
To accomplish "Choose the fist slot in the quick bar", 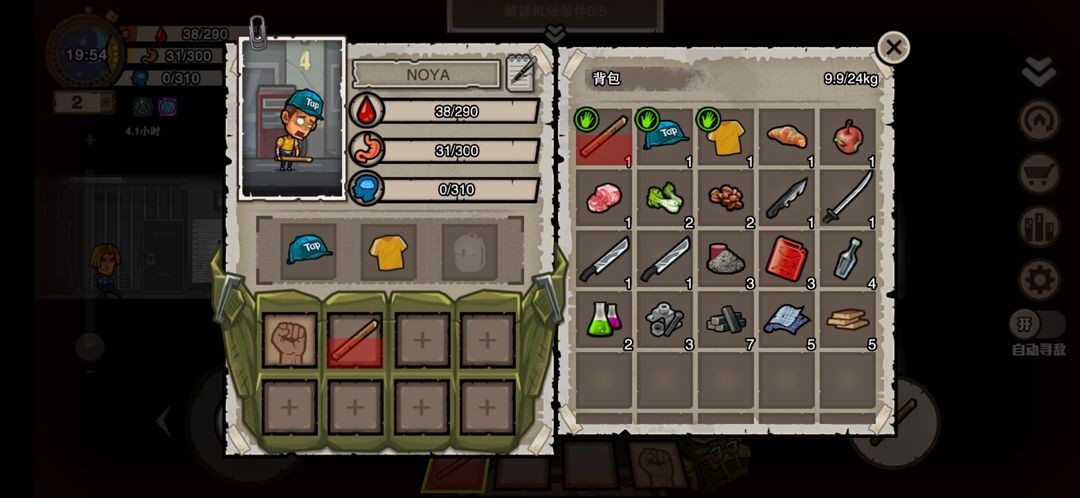I will pos(290,340).
